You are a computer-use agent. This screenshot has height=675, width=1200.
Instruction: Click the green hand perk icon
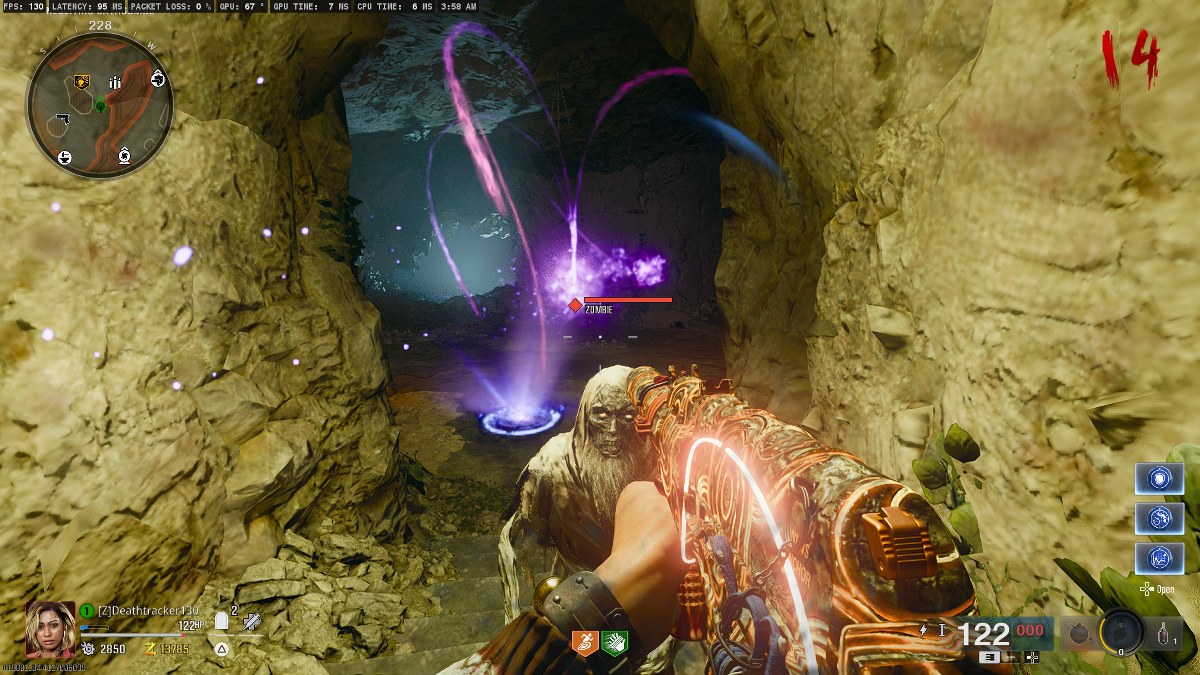(x=613, y=643)
